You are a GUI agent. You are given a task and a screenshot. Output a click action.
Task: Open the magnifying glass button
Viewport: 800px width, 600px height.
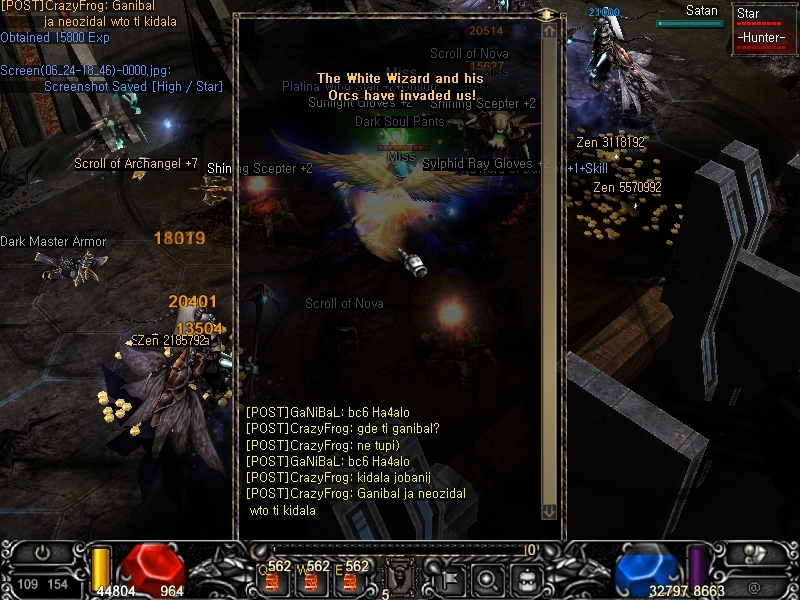(x=488, y=577)
